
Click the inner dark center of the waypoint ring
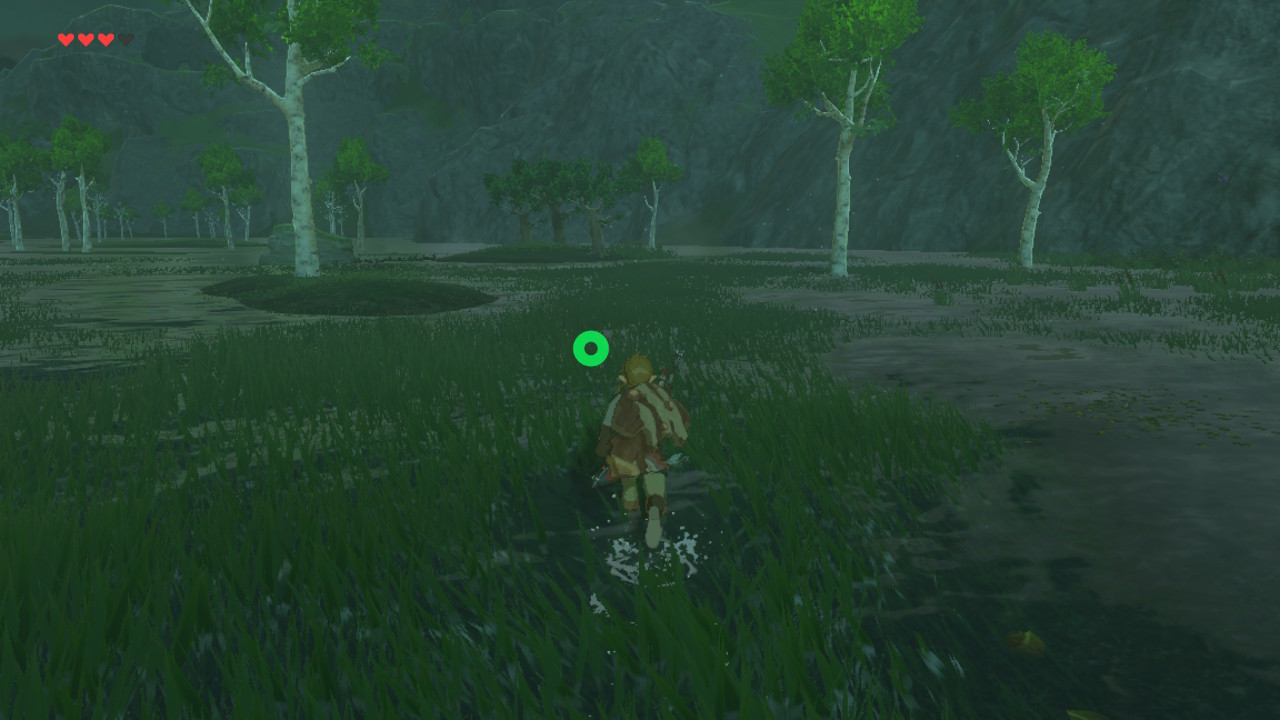pyautogui.click(x=590, y=348)
